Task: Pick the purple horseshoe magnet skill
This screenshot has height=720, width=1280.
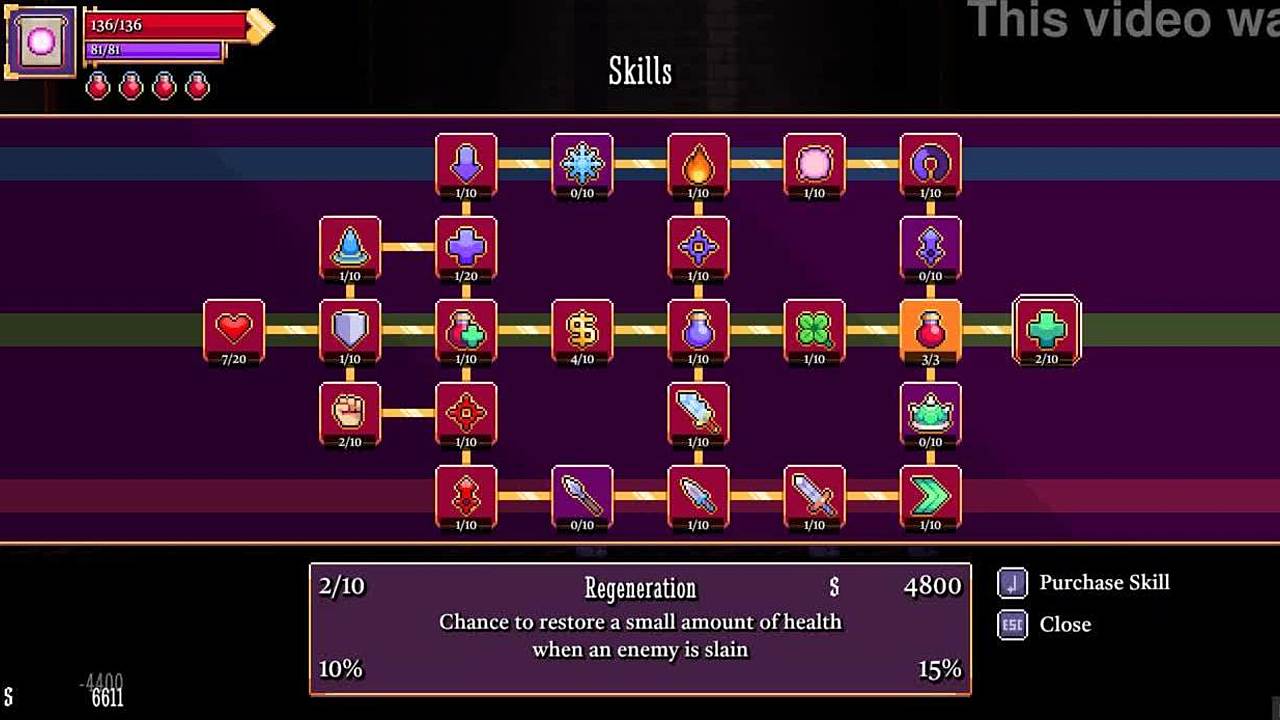Action: pyautogui.click(x=930, y=163)
